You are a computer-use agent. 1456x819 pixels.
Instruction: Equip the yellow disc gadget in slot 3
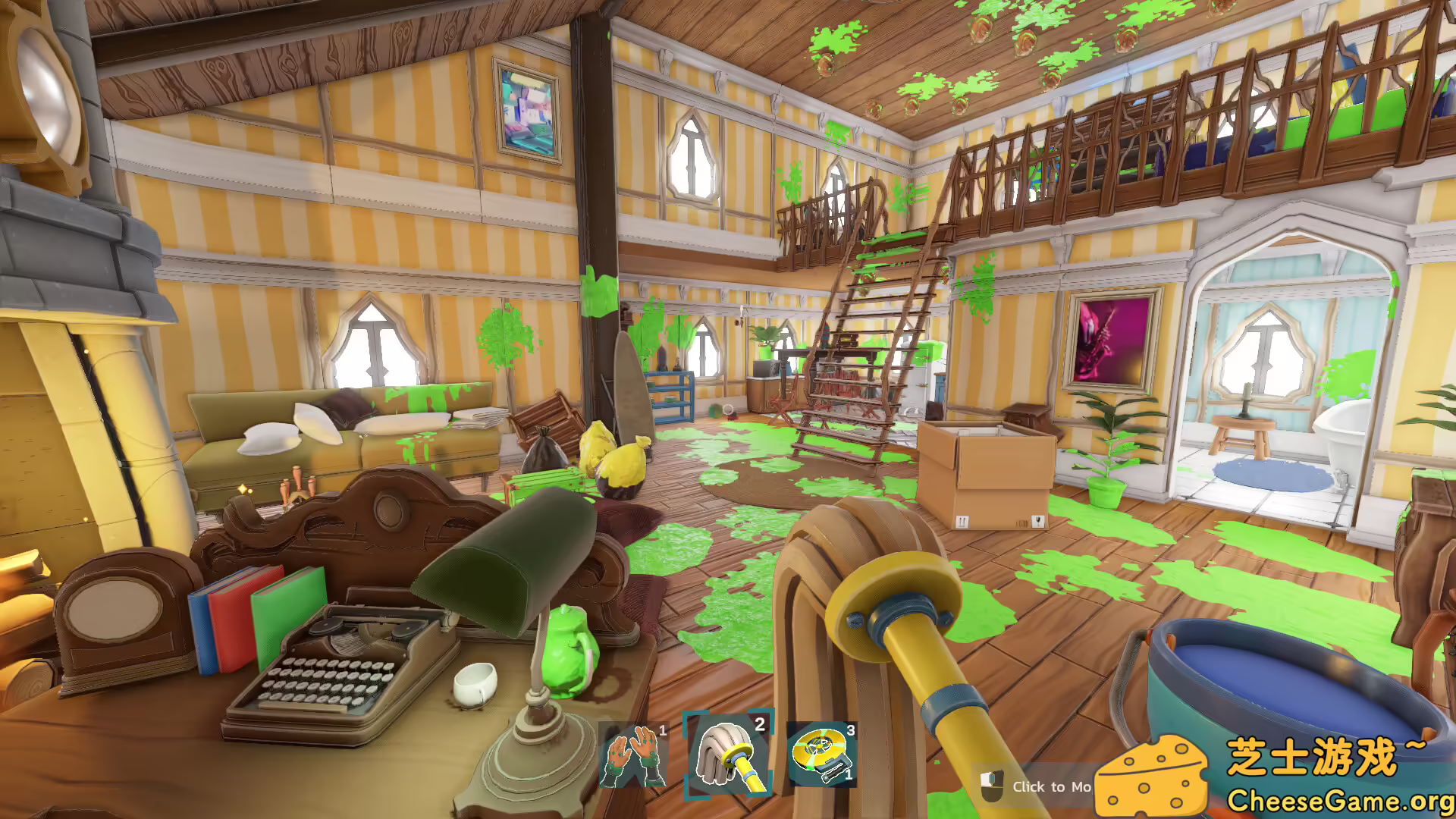click(x=822, y=755)
